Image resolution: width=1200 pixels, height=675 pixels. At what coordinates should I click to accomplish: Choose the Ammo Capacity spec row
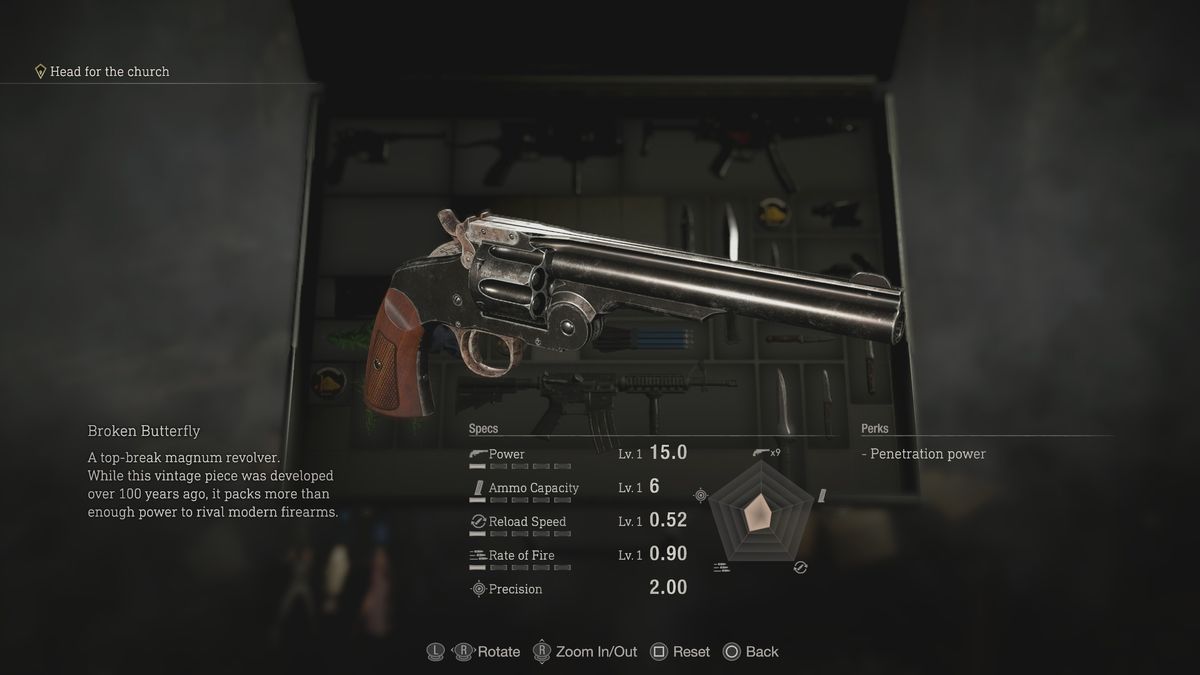(x=577, y=488)
